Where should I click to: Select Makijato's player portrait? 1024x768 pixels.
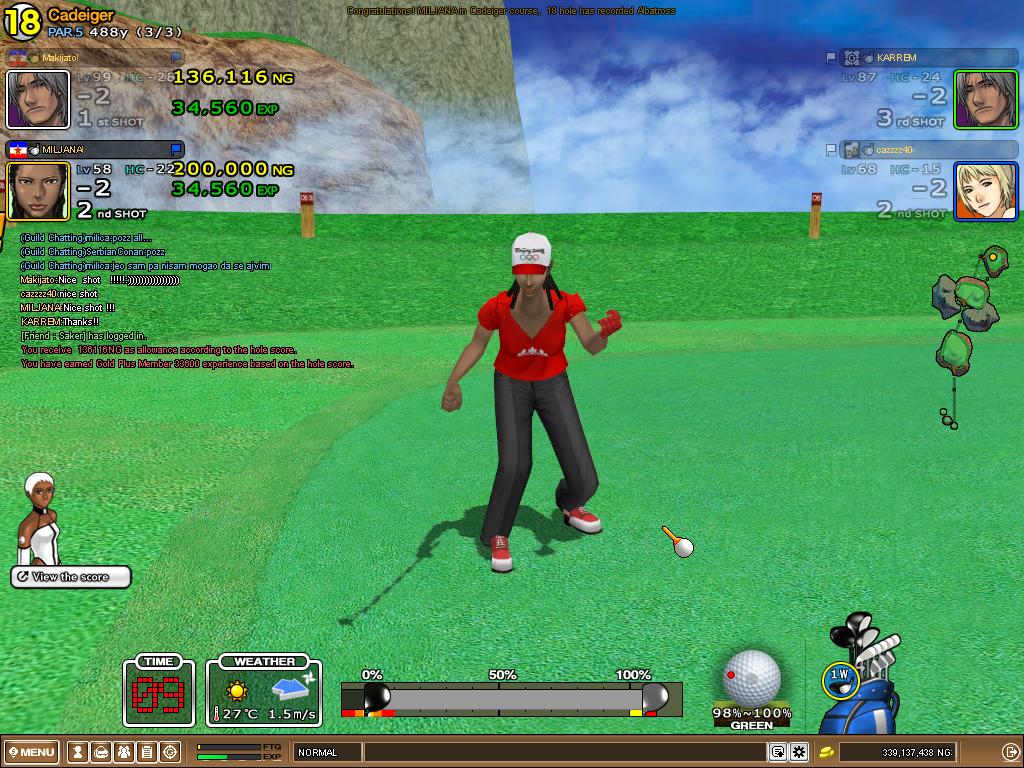38,99
